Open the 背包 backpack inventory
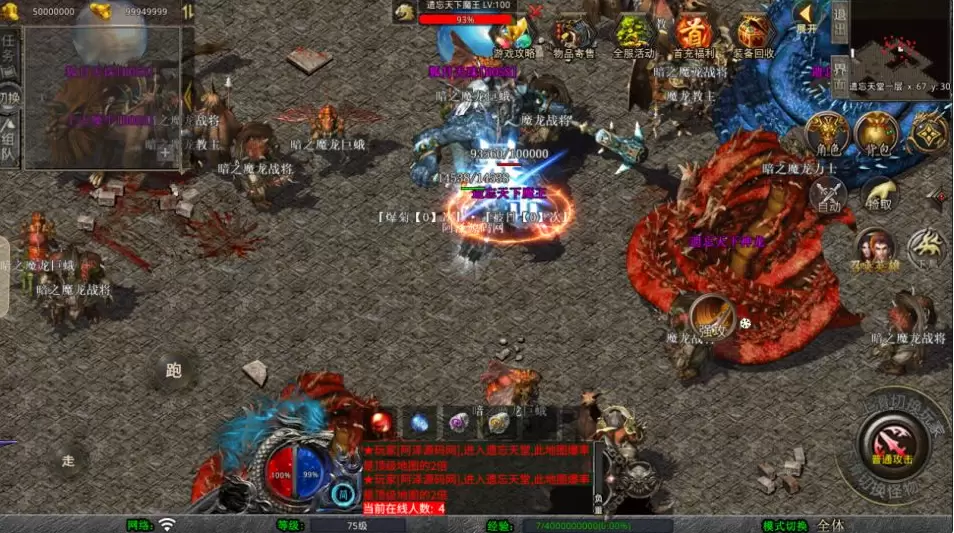This screenshot has width=954, height=533. 877,134
